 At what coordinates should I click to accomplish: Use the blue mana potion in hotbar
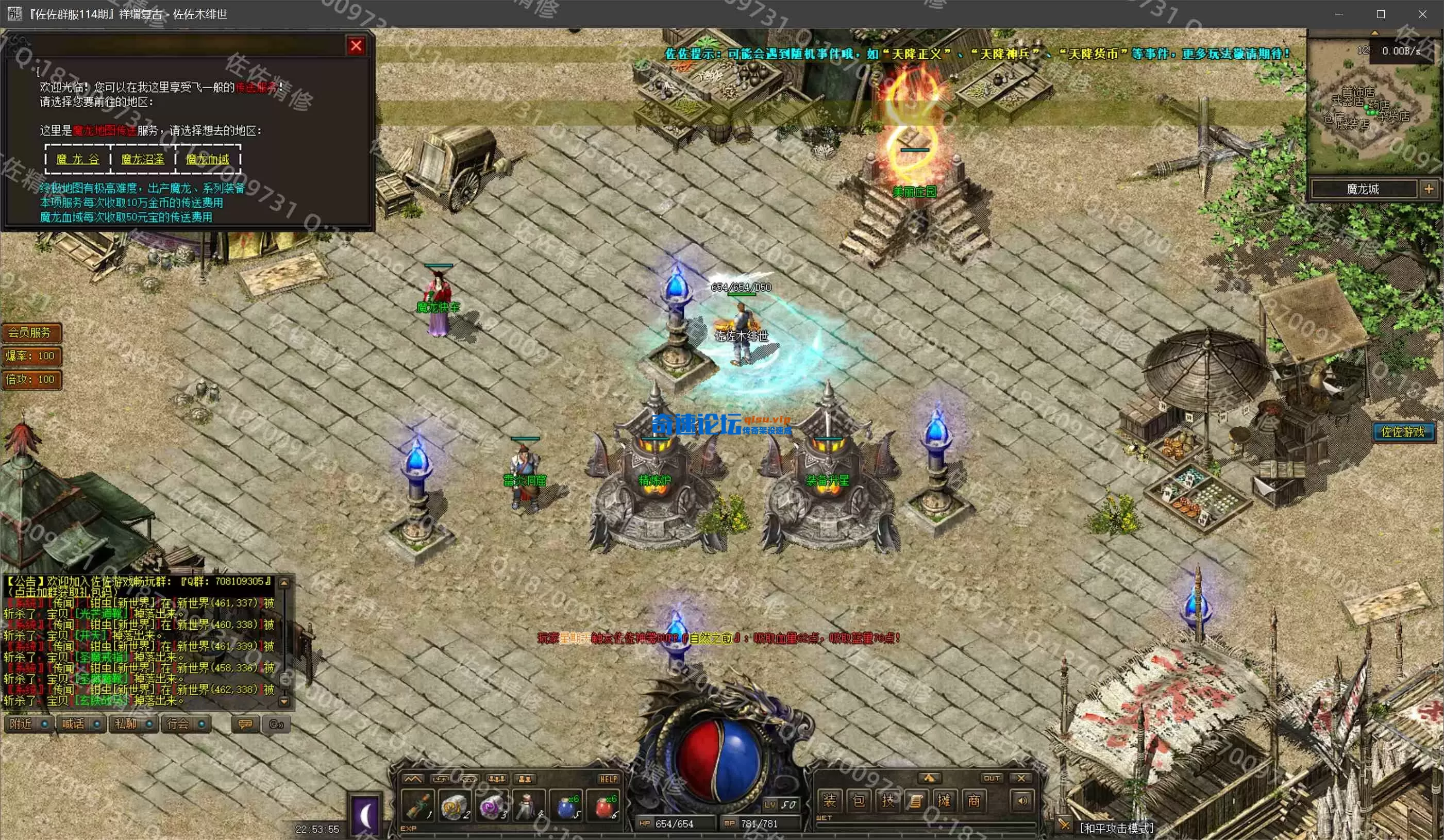click(x=567, y=806)
